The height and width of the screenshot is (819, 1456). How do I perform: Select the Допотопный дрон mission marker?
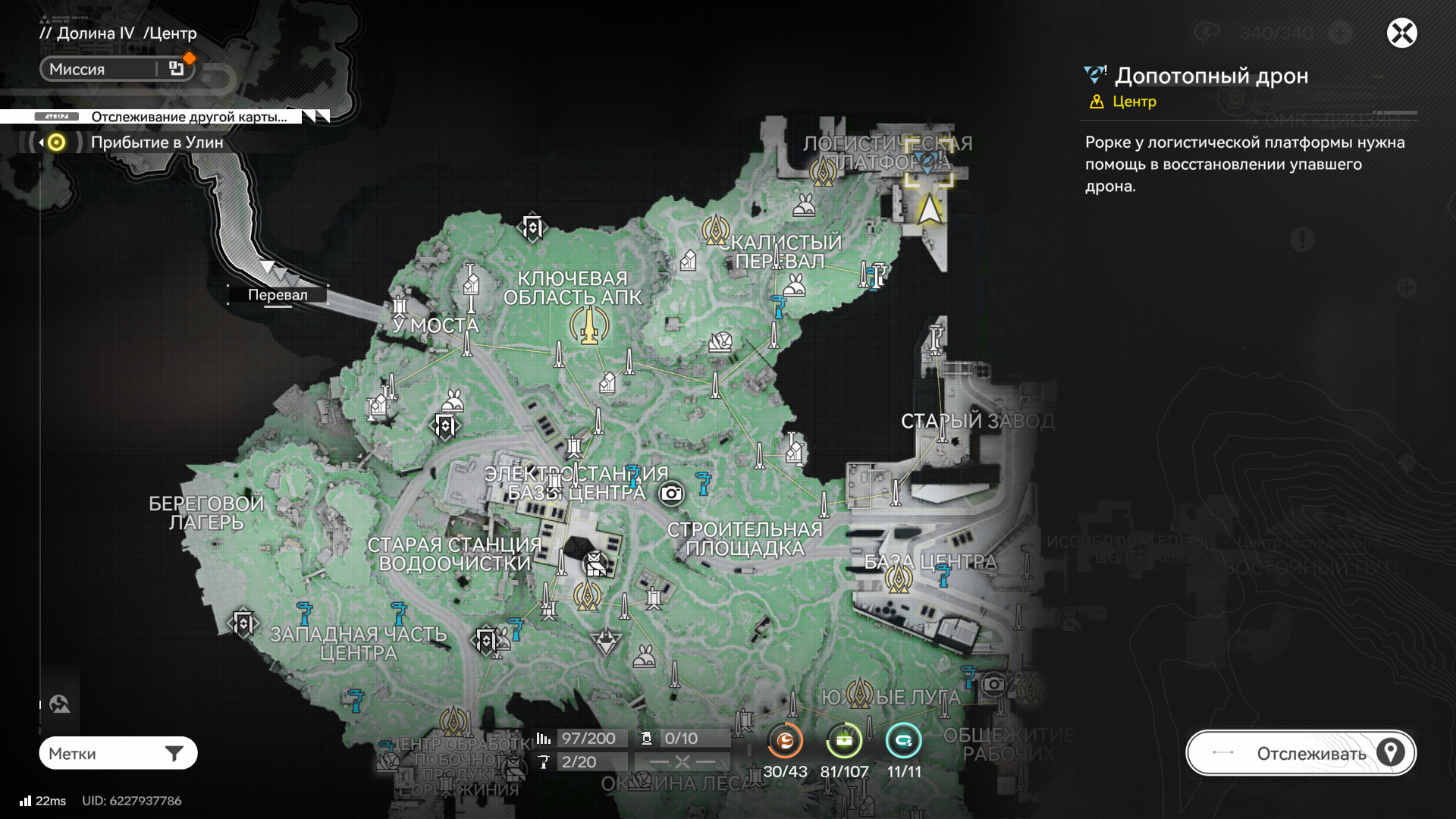pyautogui.click(x=927, y=162)
